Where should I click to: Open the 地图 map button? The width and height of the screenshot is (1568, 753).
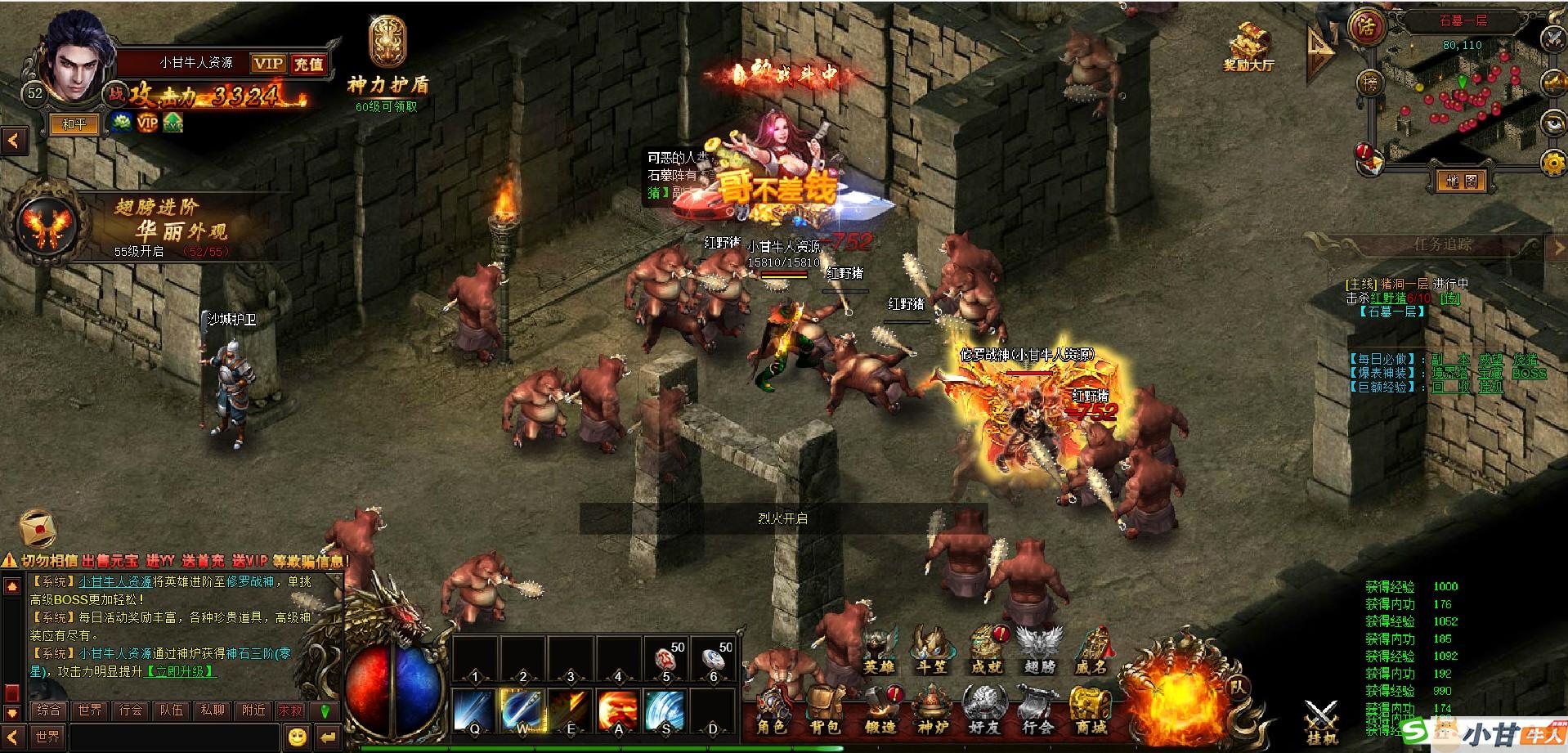pyautogui.click(x=1460, y=181)
